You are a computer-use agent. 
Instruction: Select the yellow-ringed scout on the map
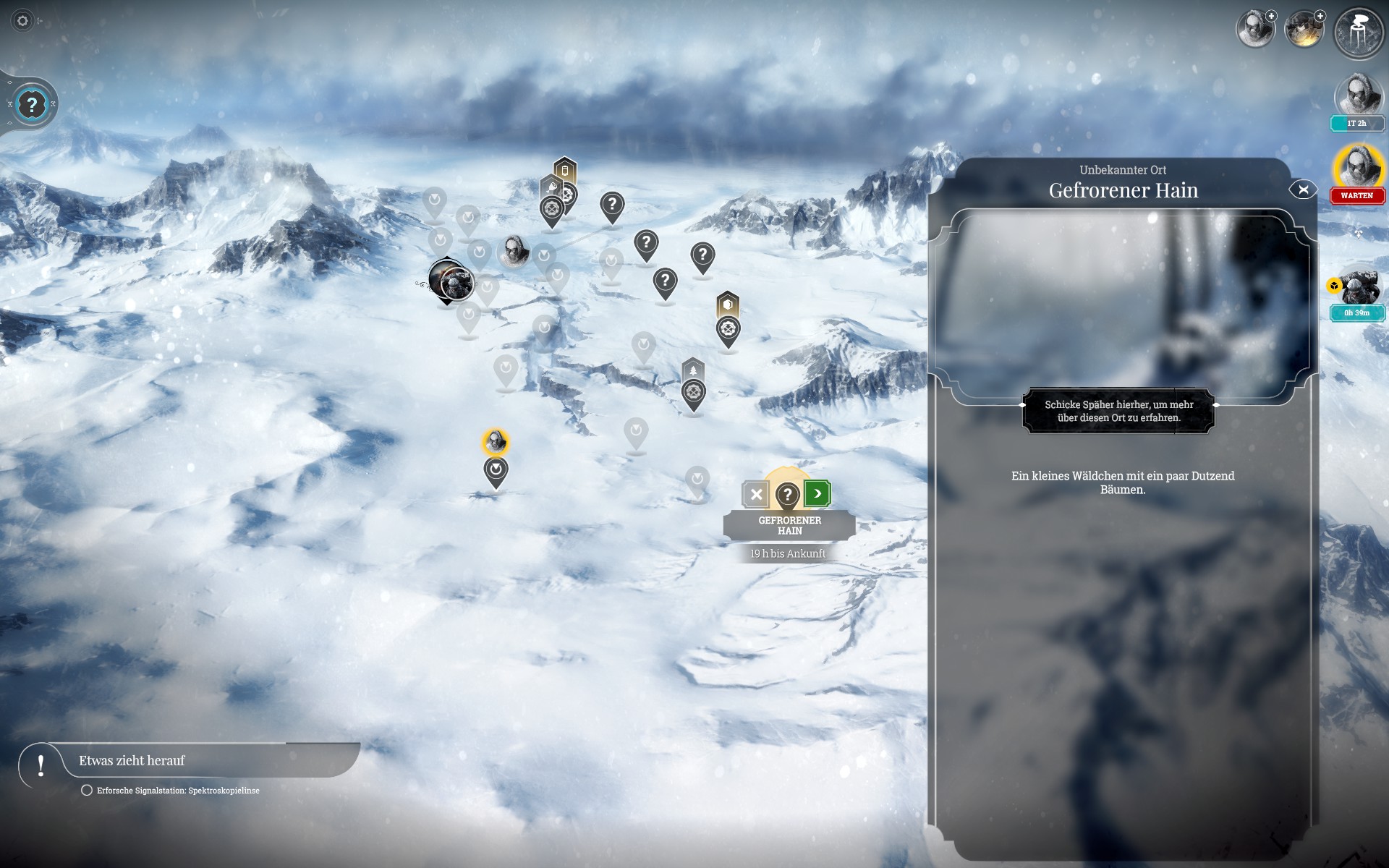[496, 441]
